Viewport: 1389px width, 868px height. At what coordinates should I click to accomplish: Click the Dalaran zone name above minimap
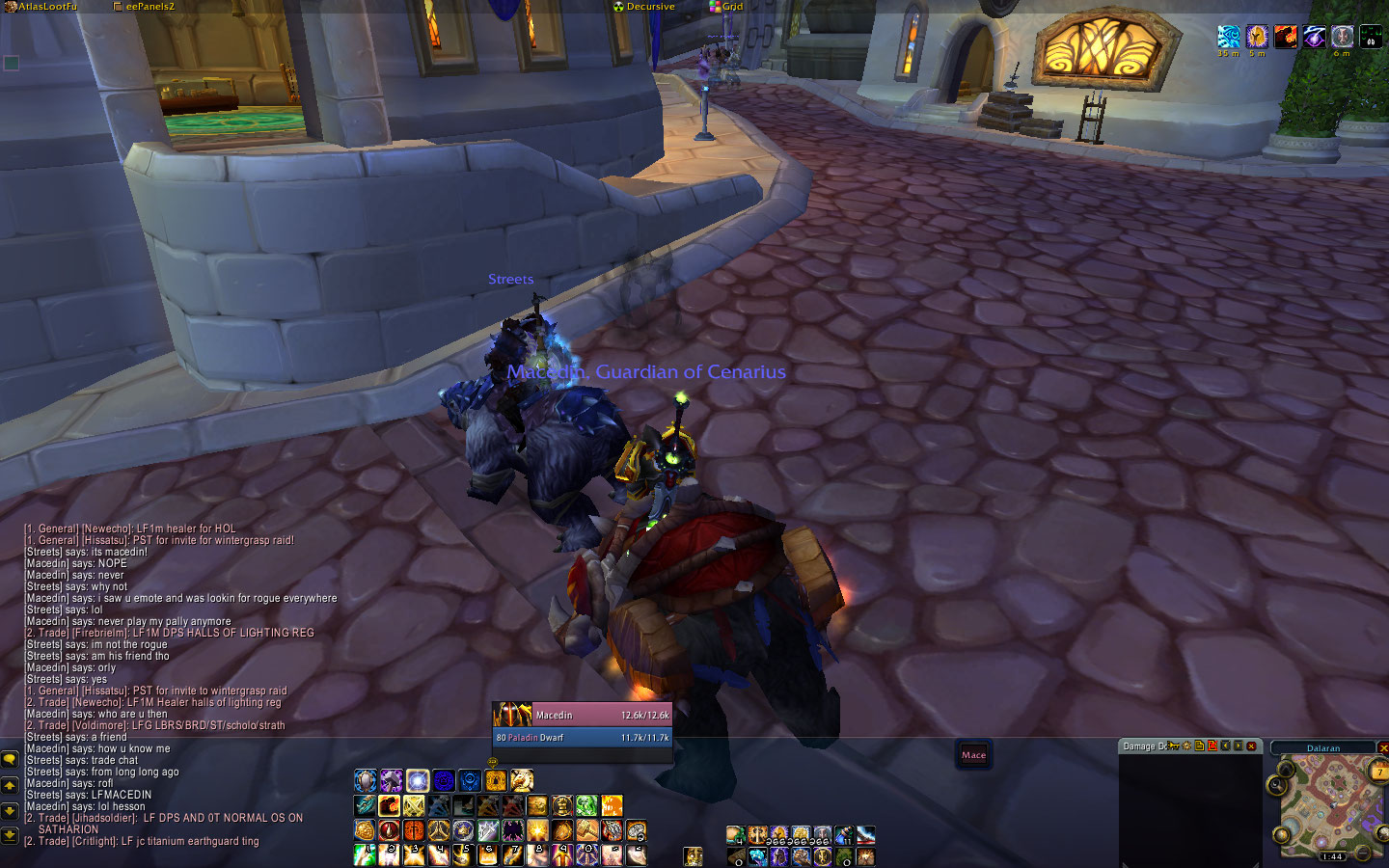click(1322, 748)
